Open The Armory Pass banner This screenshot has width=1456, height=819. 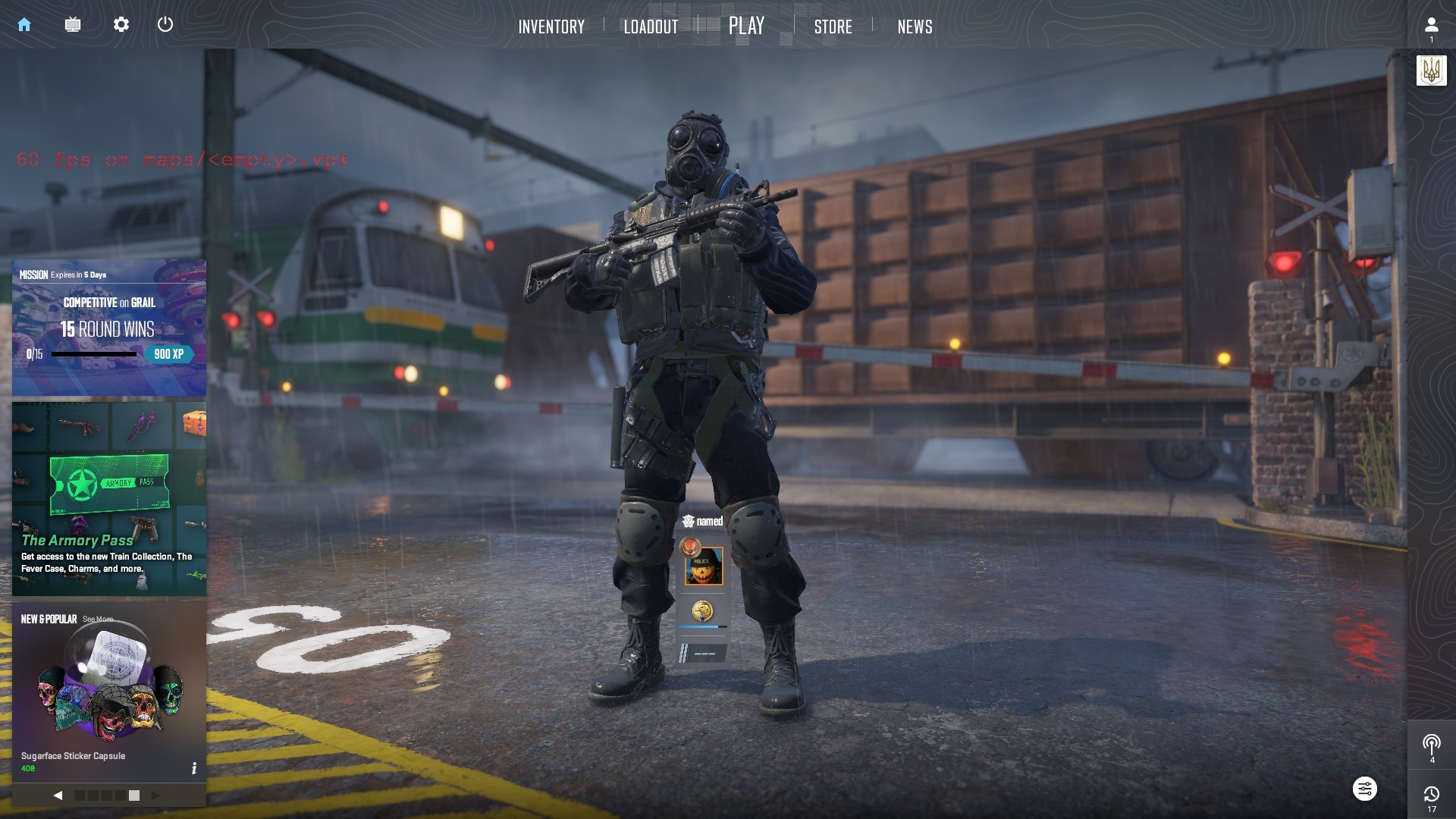point(109,498)
